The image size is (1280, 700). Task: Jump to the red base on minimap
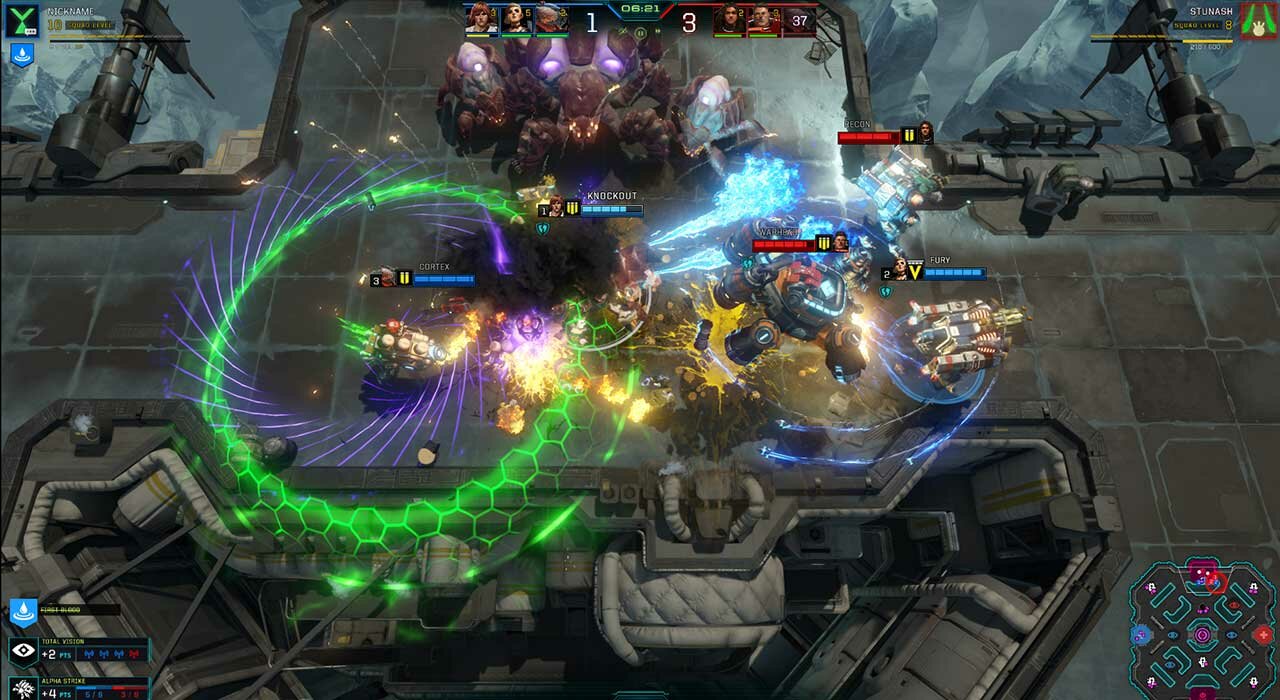click(1264, 634)
